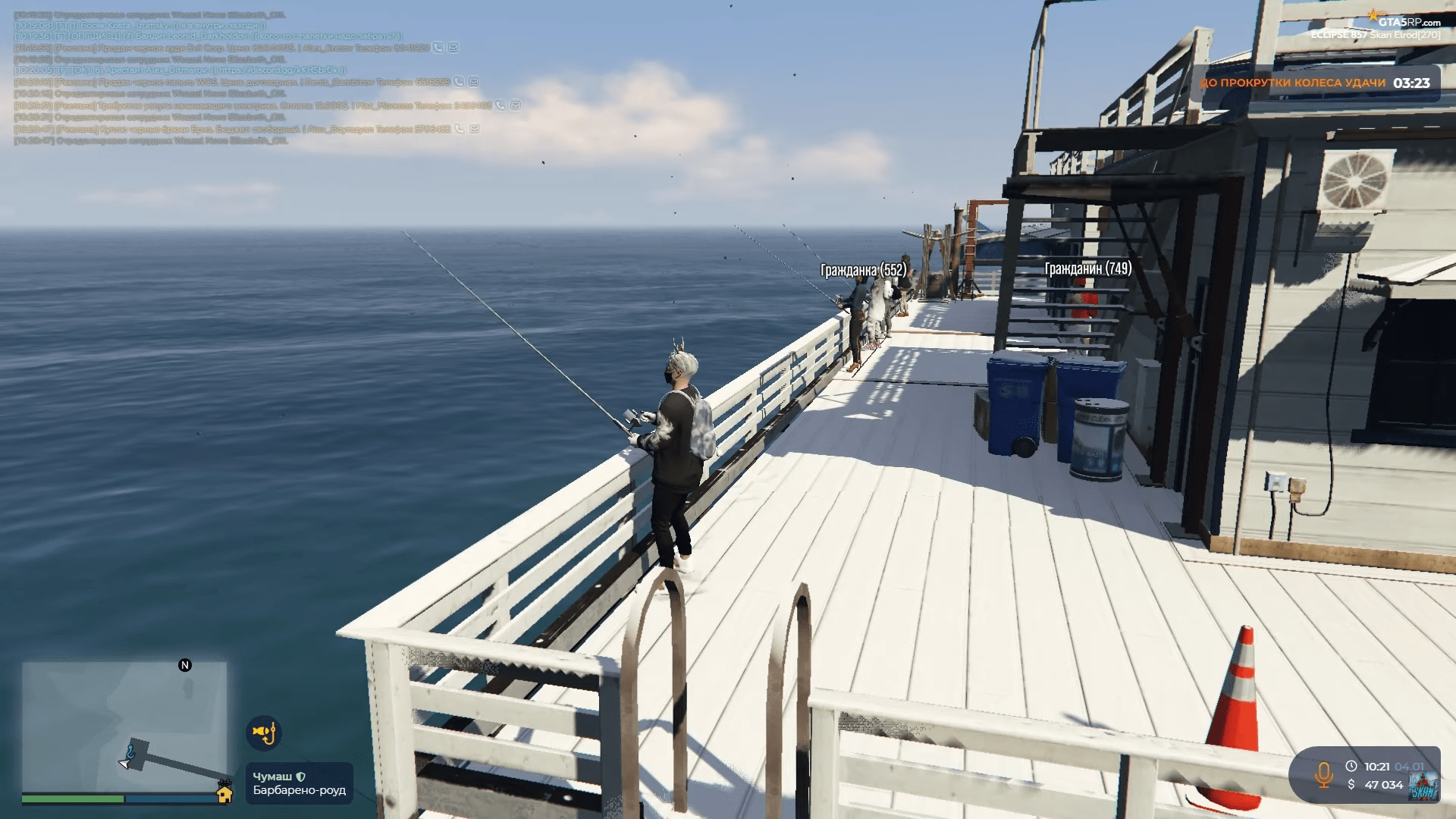The image size is (1456, 819).
Task: Message Alex_Boyrazyan using the envelope icon
Action: coord(475,129)
